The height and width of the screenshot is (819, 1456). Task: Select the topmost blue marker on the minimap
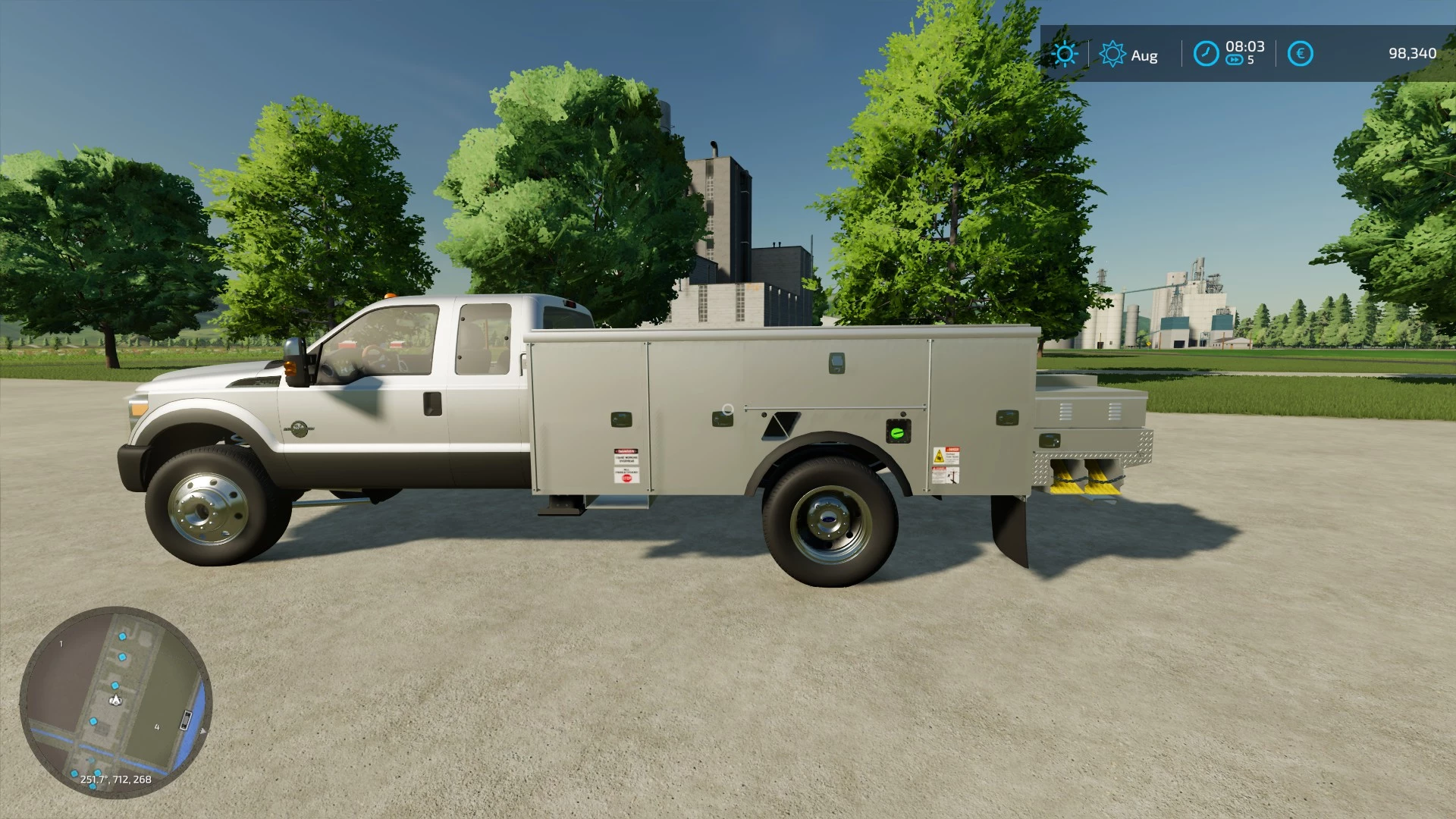pyautogui.click(x=122, y=637)
